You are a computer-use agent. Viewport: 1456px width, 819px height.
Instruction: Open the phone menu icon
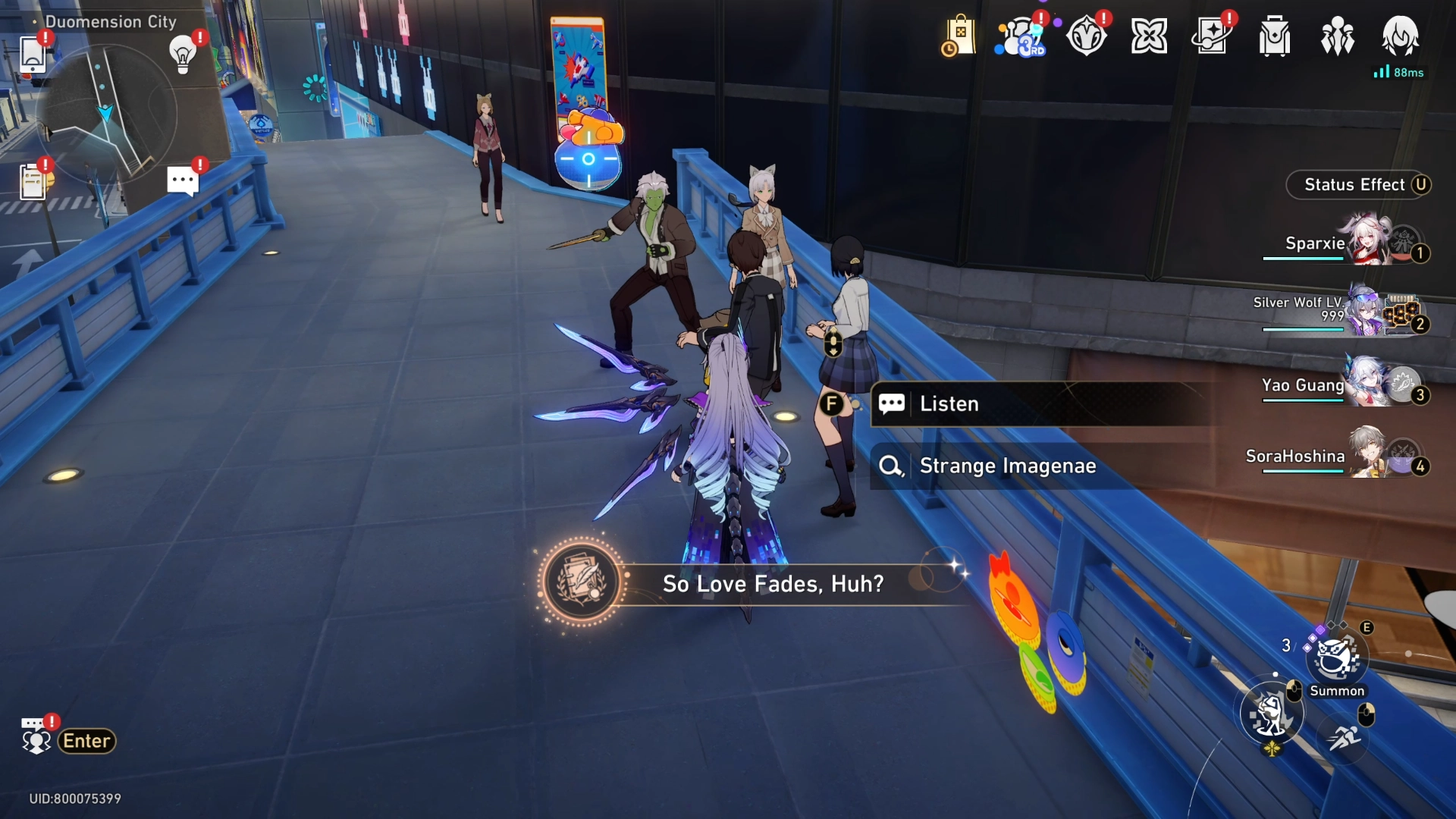click(x=33, y=54)
